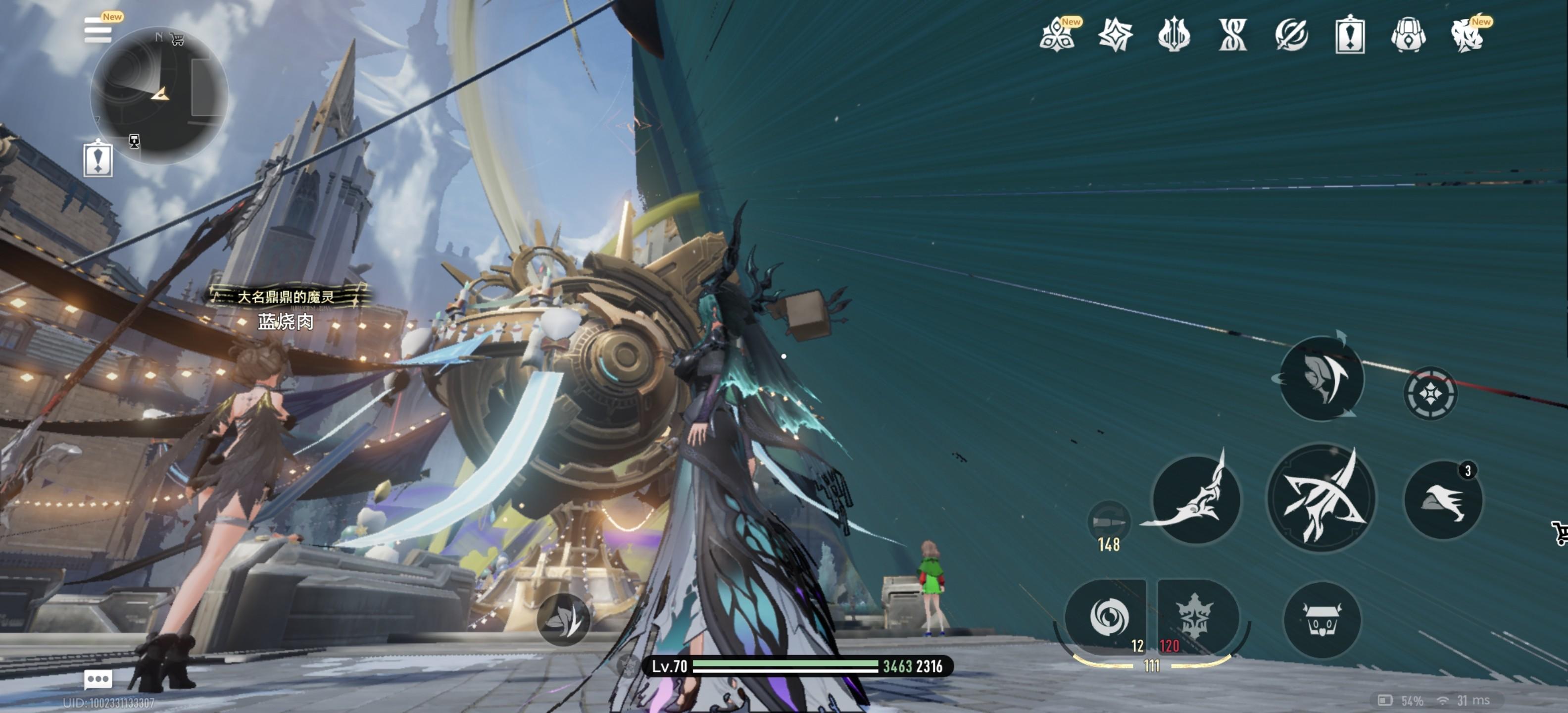Use the melee scythe attack button
1568x713 pixels.
tap(1196, 499)
